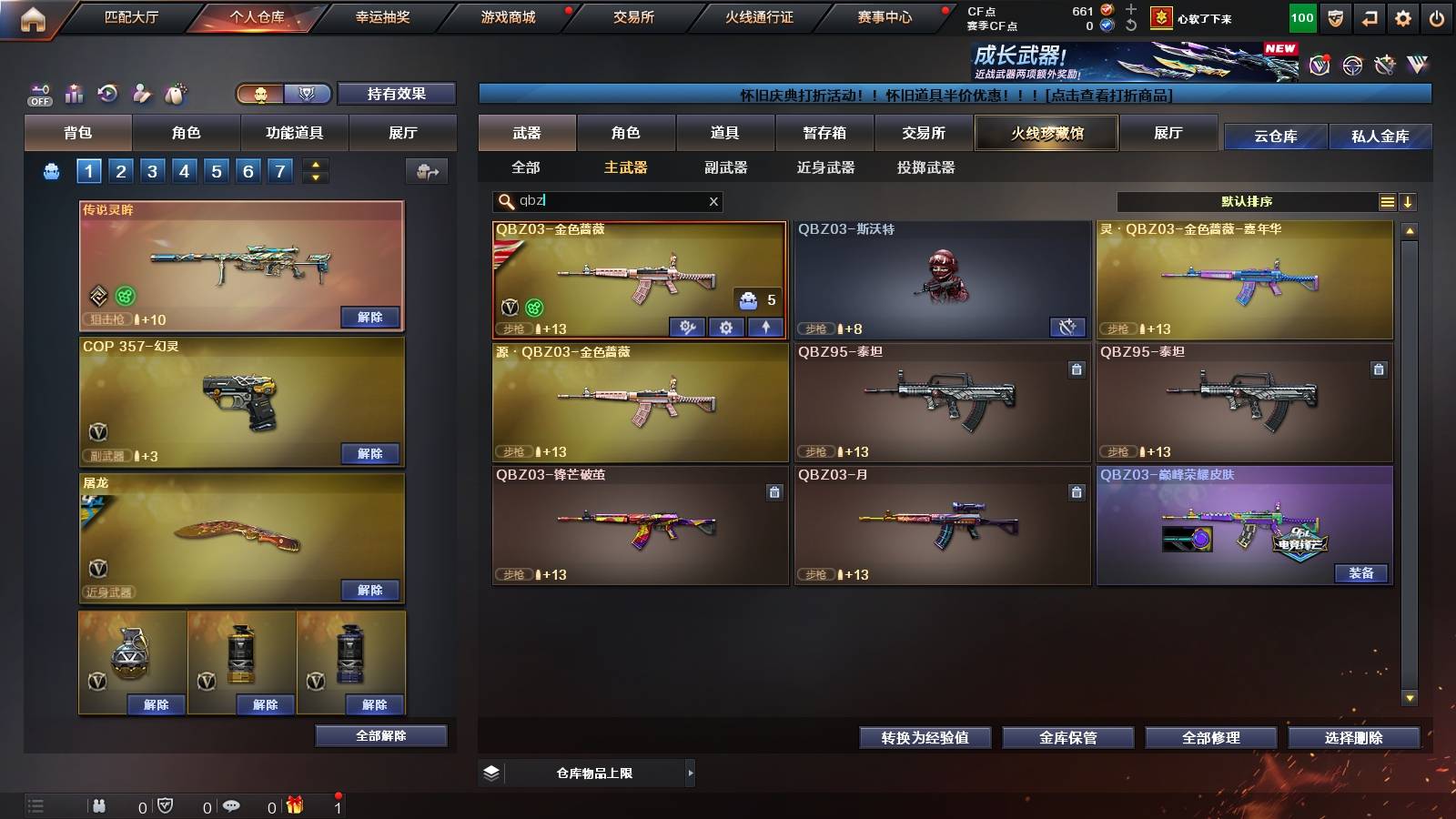The image size is (1456, 819).
Task: Open the 火线珍藏馆 collection tab
Action: click(x=1046, y=133)
